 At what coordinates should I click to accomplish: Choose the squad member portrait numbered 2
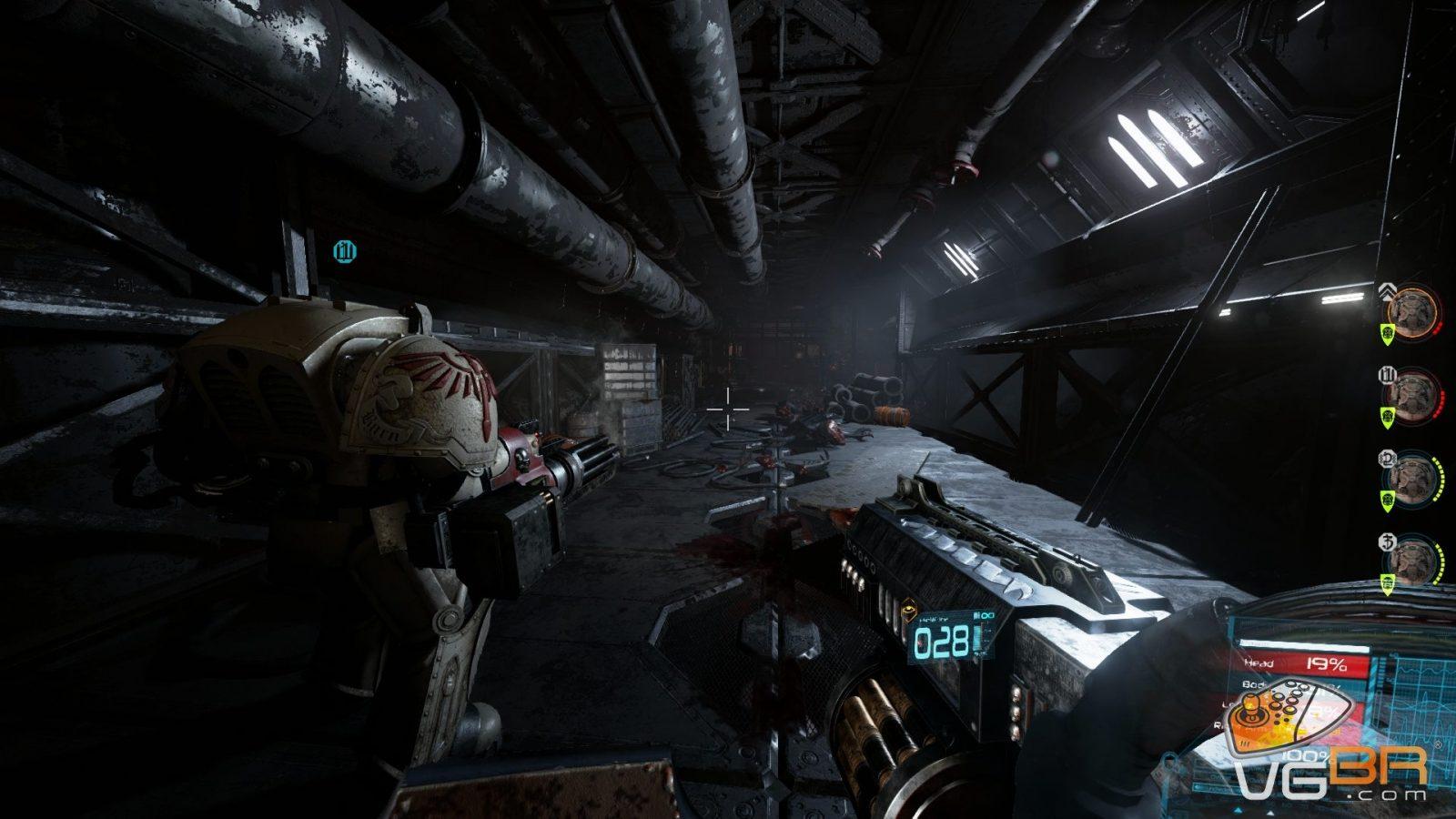[x=1413, y=476]
